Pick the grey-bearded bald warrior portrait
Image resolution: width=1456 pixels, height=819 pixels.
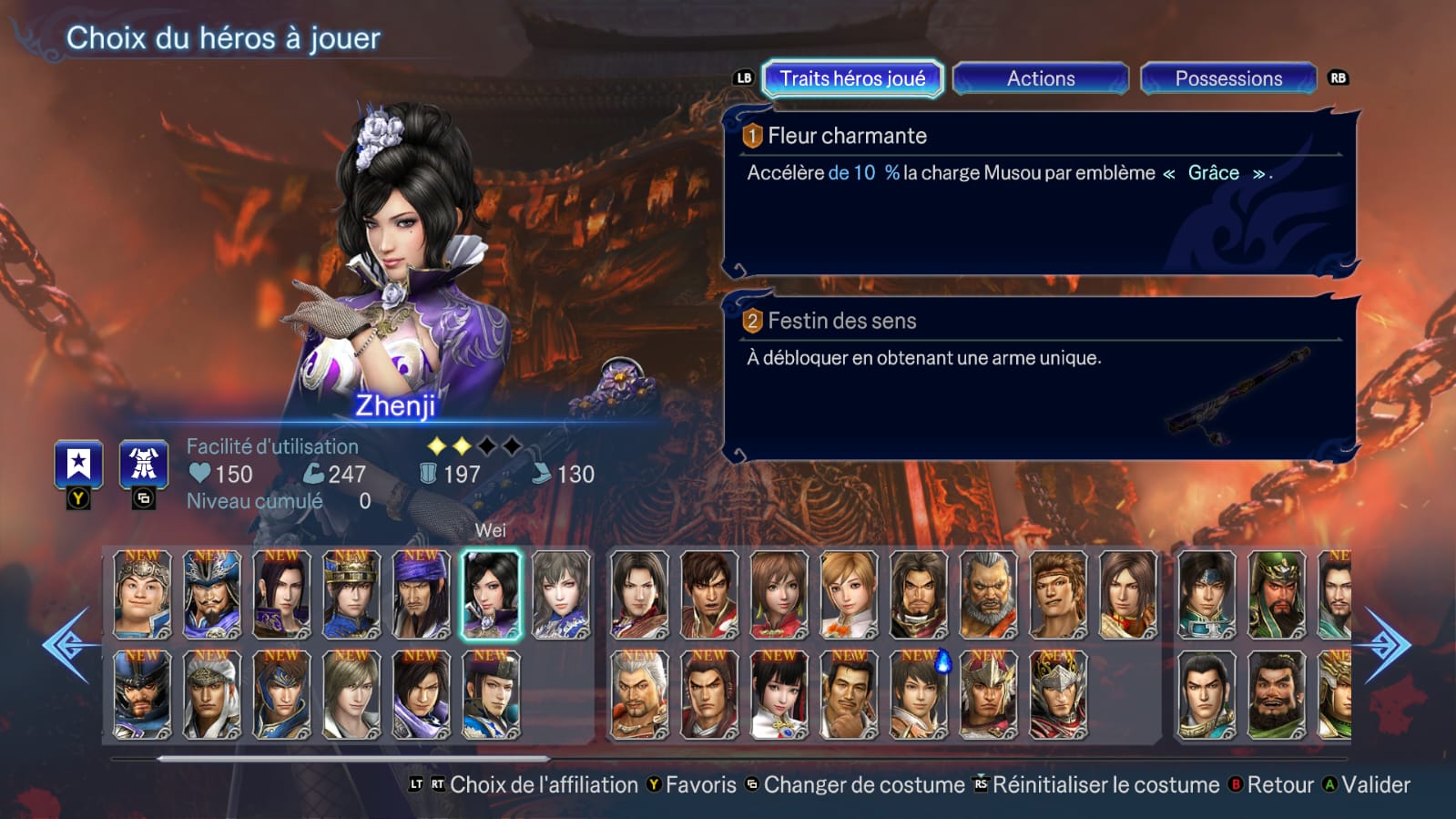point(988,594)
